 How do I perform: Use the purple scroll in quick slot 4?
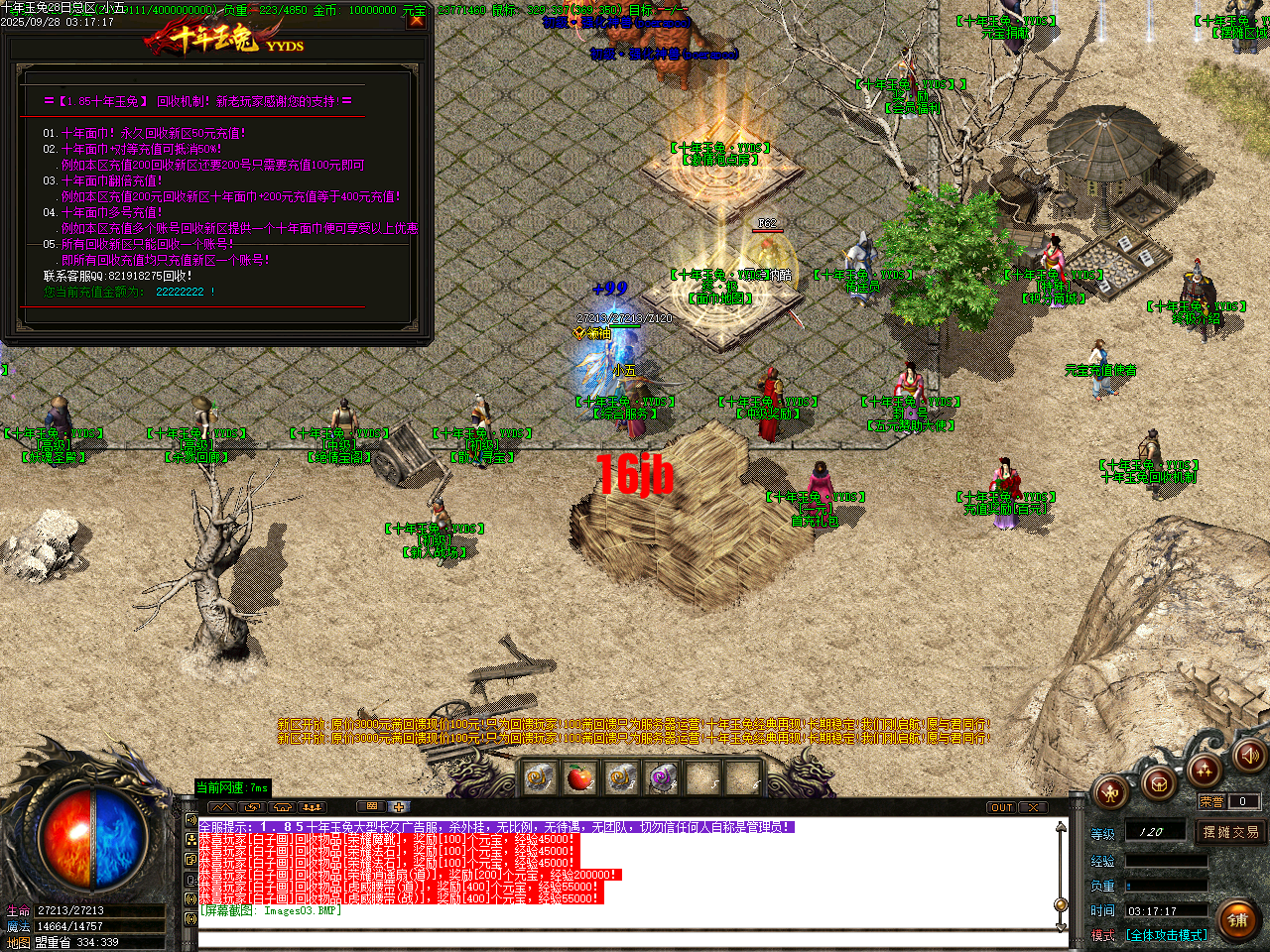(662, 776)
